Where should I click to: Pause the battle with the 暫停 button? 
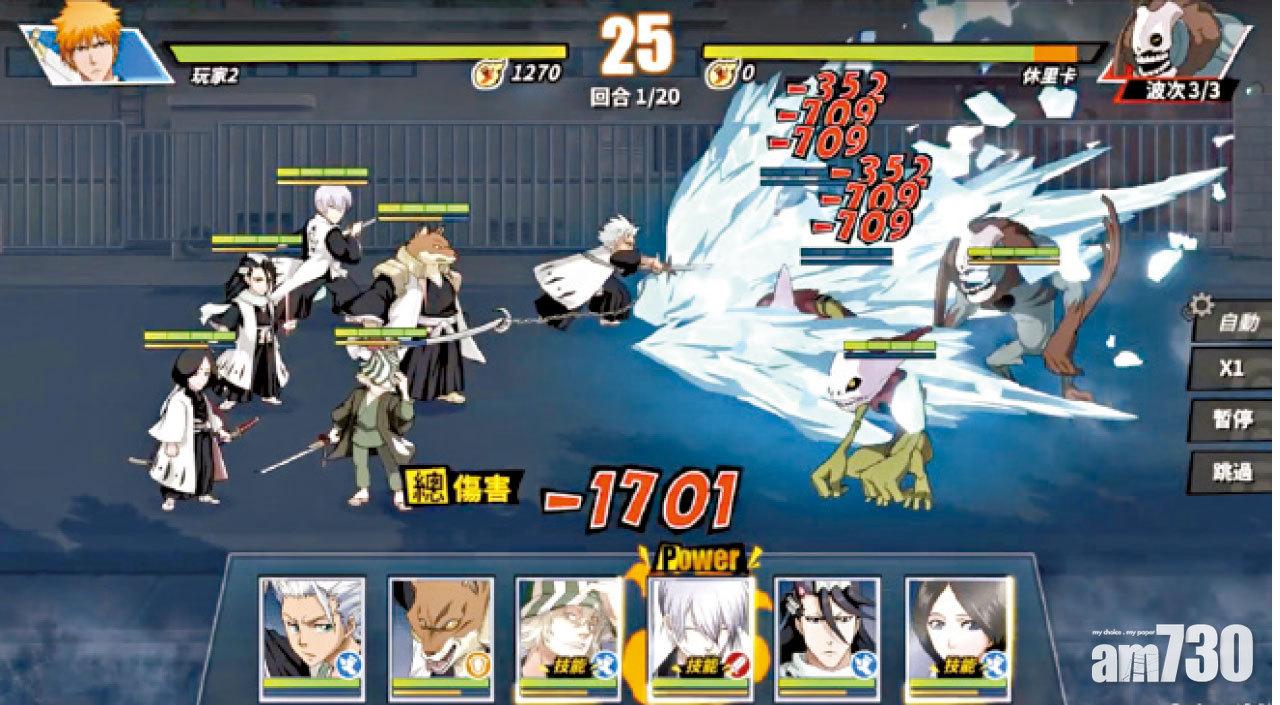[1232, 420]
